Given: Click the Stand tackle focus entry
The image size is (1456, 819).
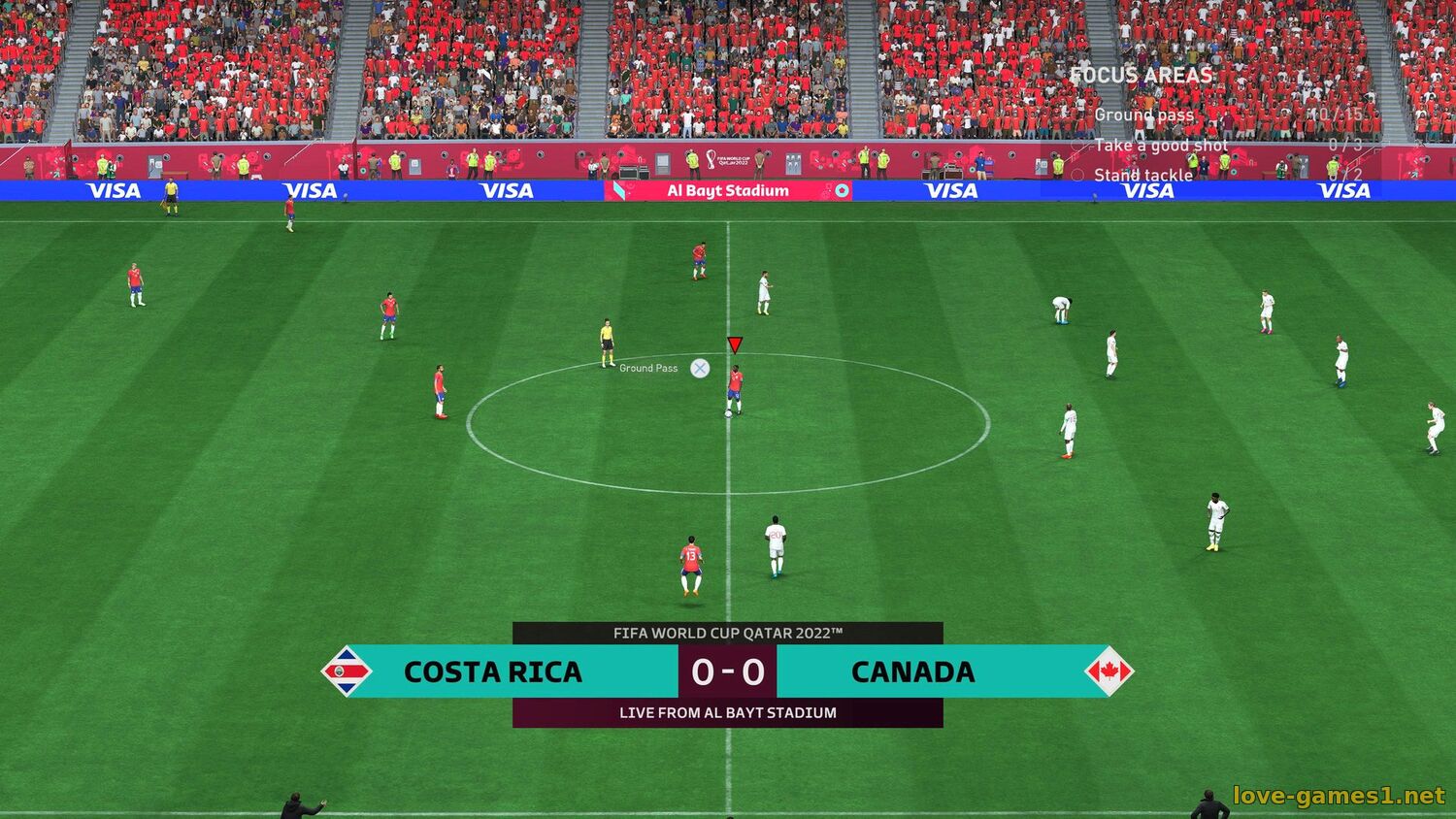Looking at the screenshot, I should click(1142, 176).
